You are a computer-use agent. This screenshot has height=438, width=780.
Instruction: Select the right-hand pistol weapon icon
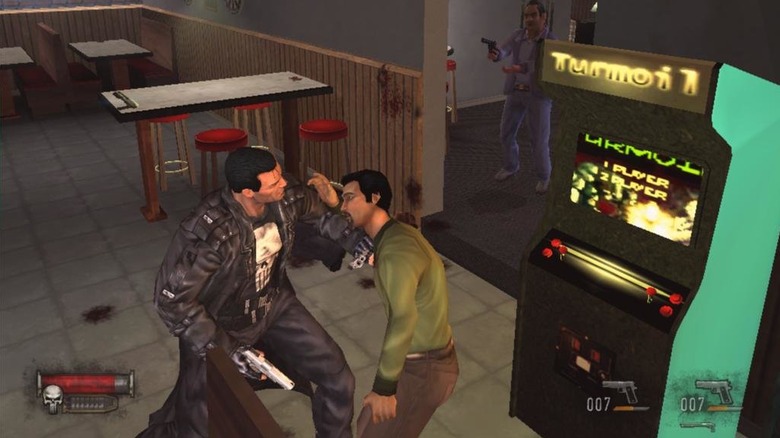(x=714, y=390)
